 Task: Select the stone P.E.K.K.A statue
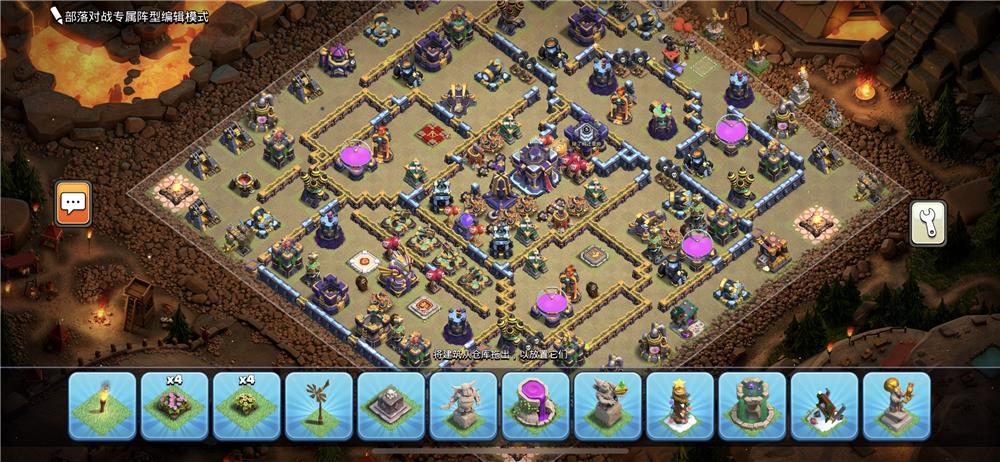coord(463,406)
